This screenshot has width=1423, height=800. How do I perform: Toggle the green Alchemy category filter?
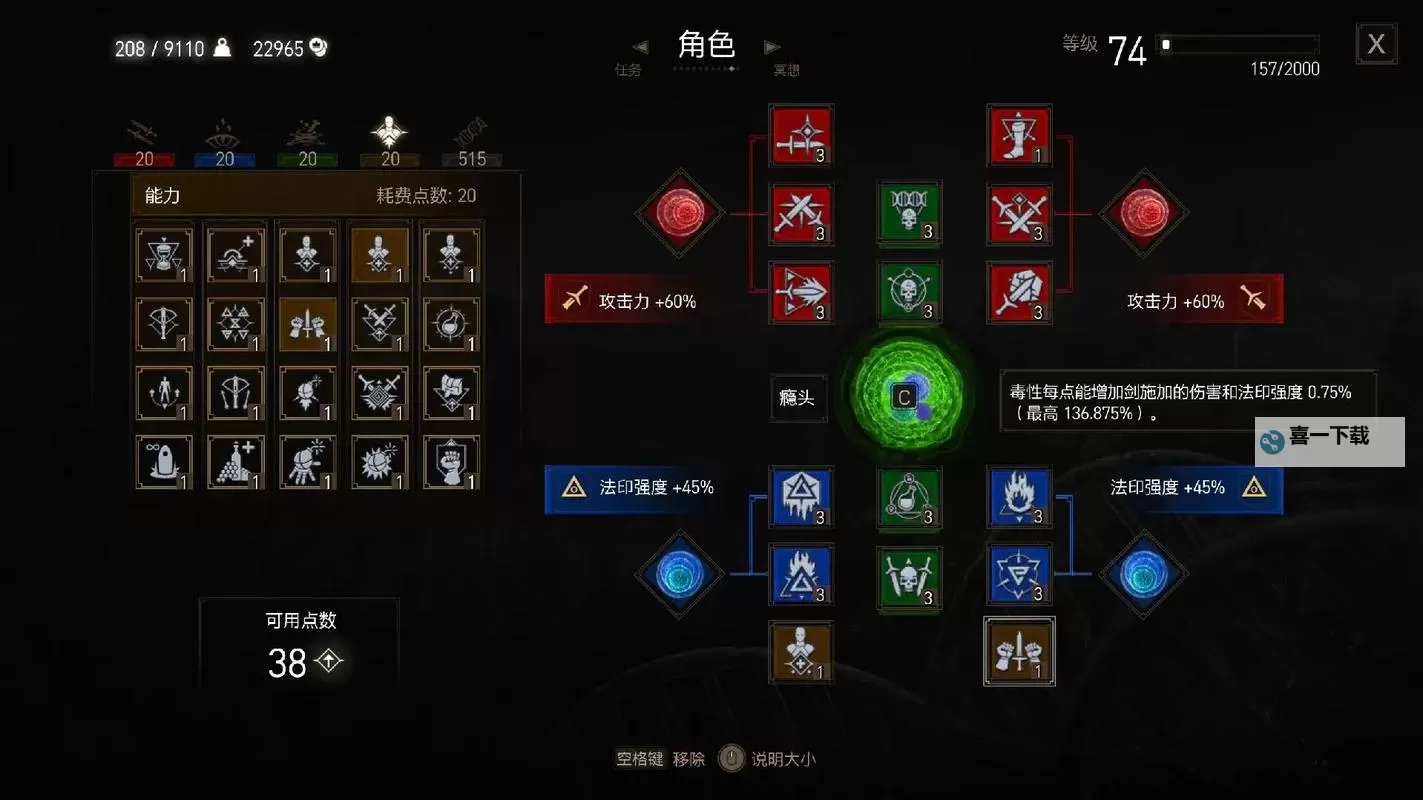(307, 140)
